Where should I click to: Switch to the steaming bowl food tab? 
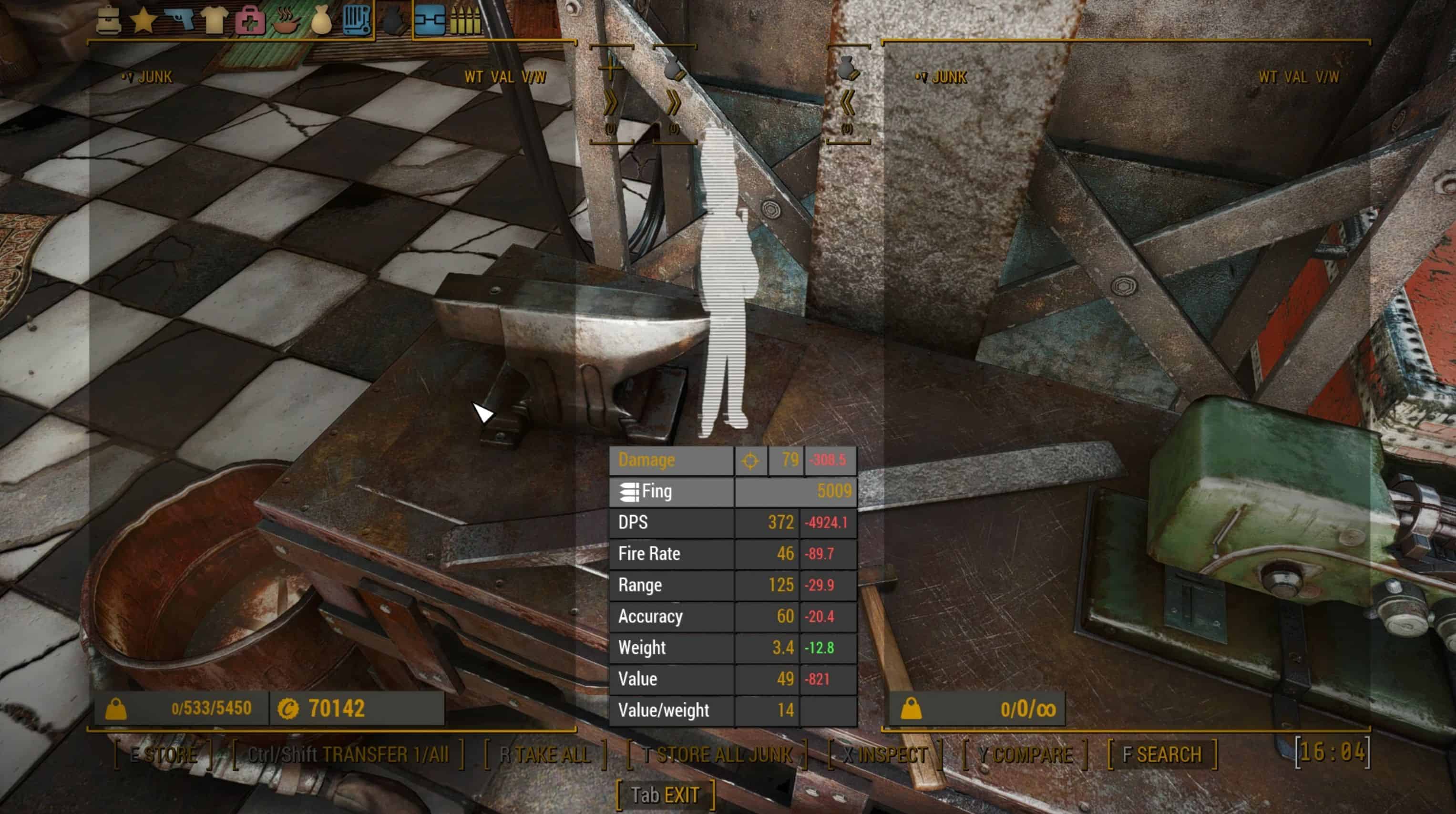tap(286, 21)
